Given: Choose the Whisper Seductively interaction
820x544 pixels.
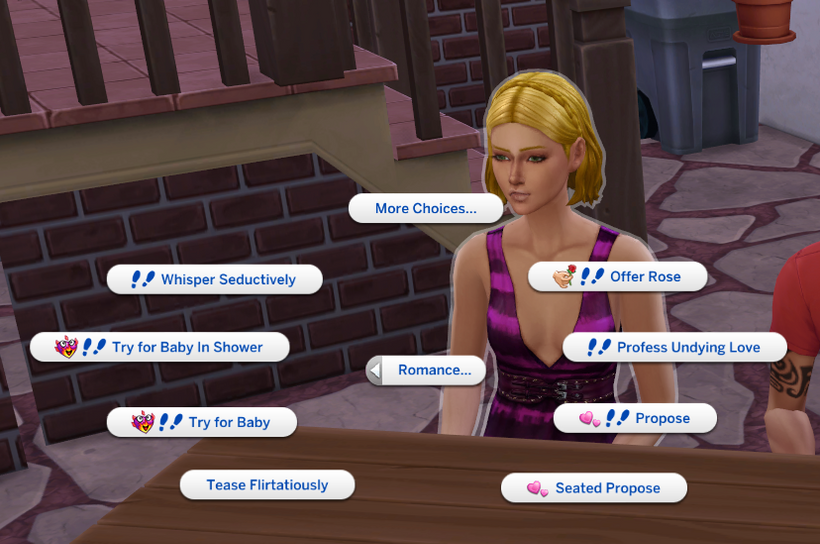Looking at the screenshot, I should [x=215, y=280].
